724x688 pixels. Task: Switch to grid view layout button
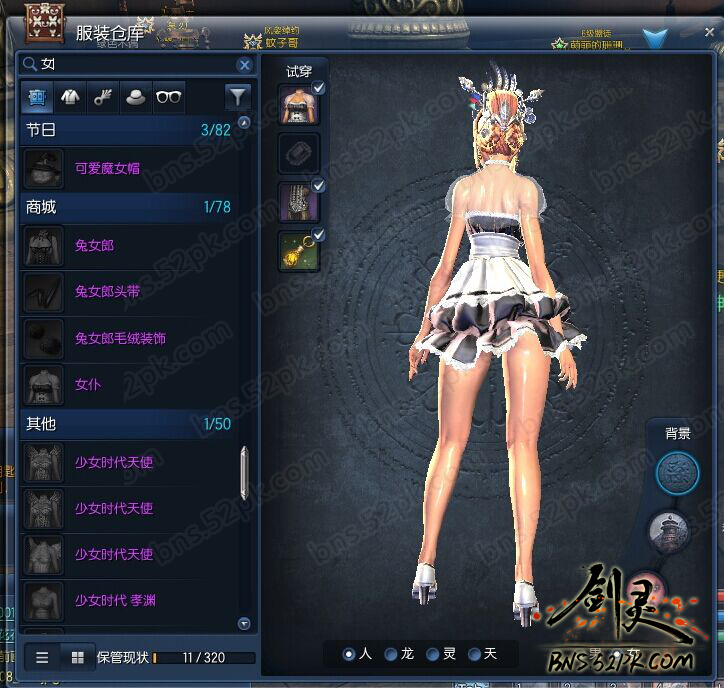click(77, 657)
